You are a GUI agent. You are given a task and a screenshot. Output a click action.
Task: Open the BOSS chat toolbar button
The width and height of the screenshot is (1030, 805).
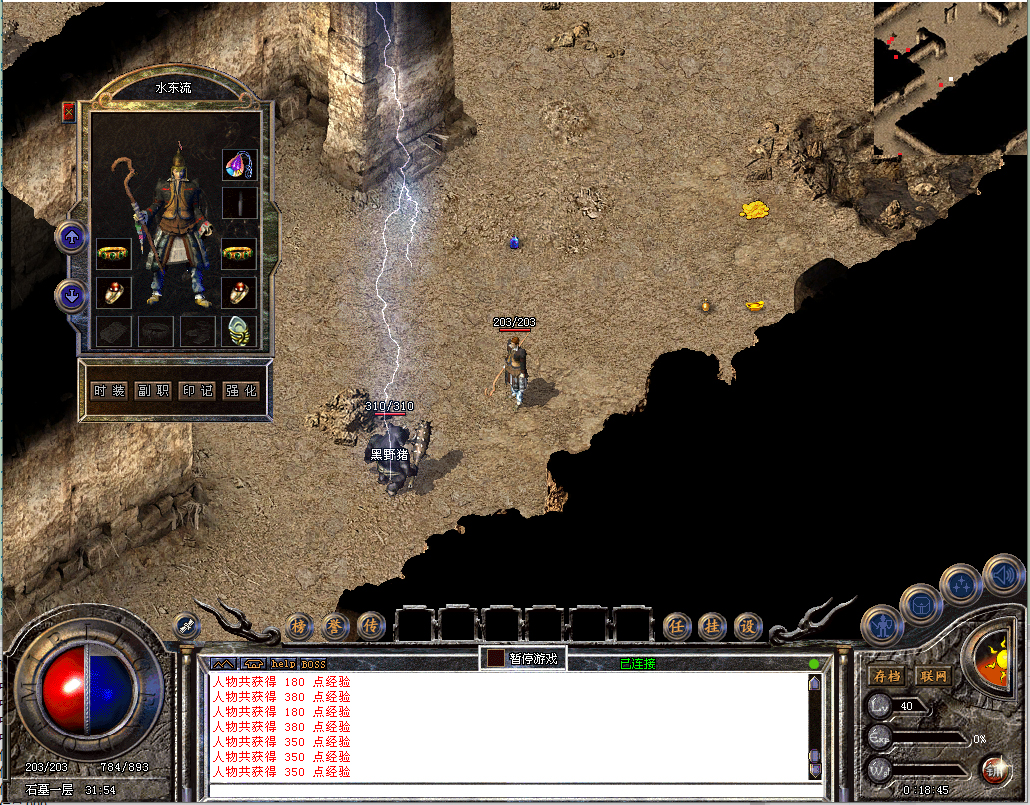tap(313, 664)
